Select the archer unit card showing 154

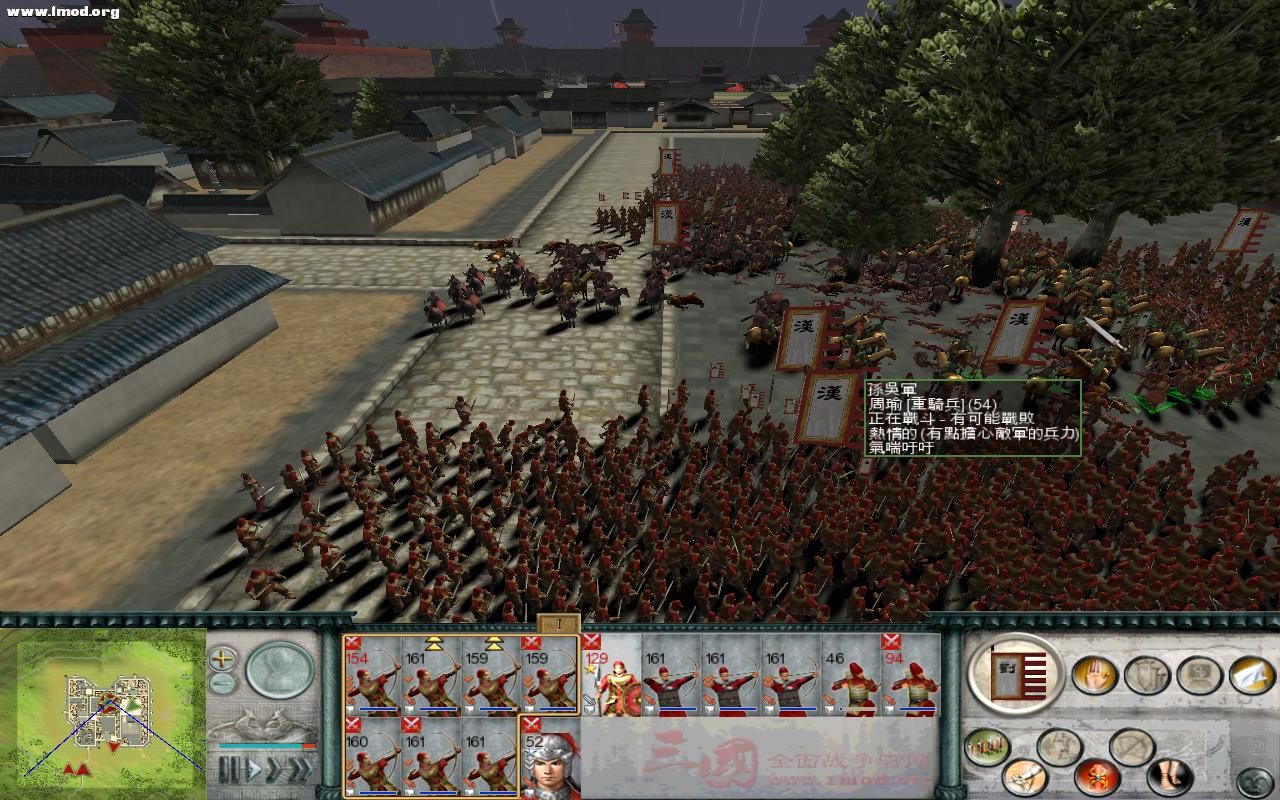click(372, 680)
